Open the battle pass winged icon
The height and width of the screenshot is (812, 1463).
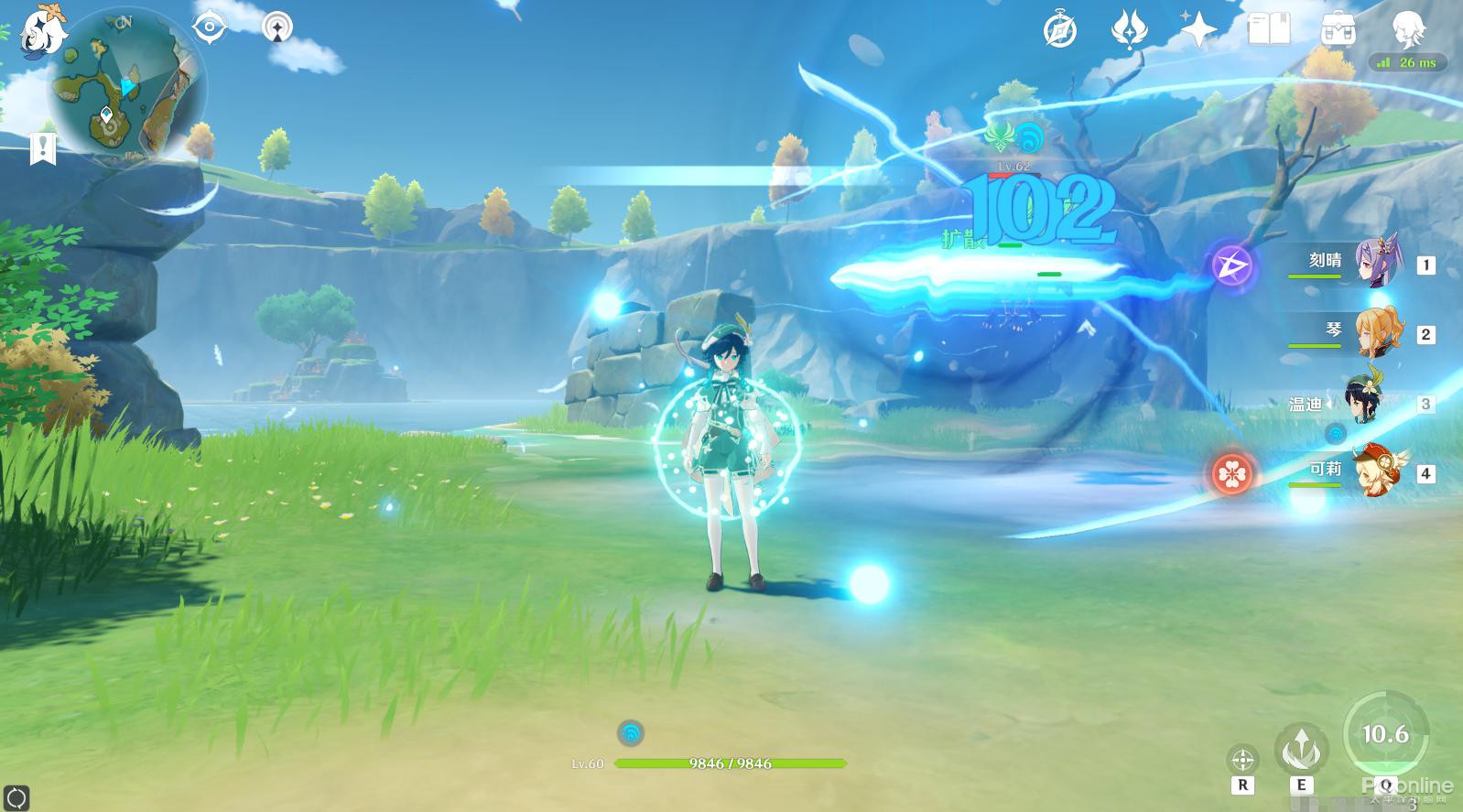1130,30
